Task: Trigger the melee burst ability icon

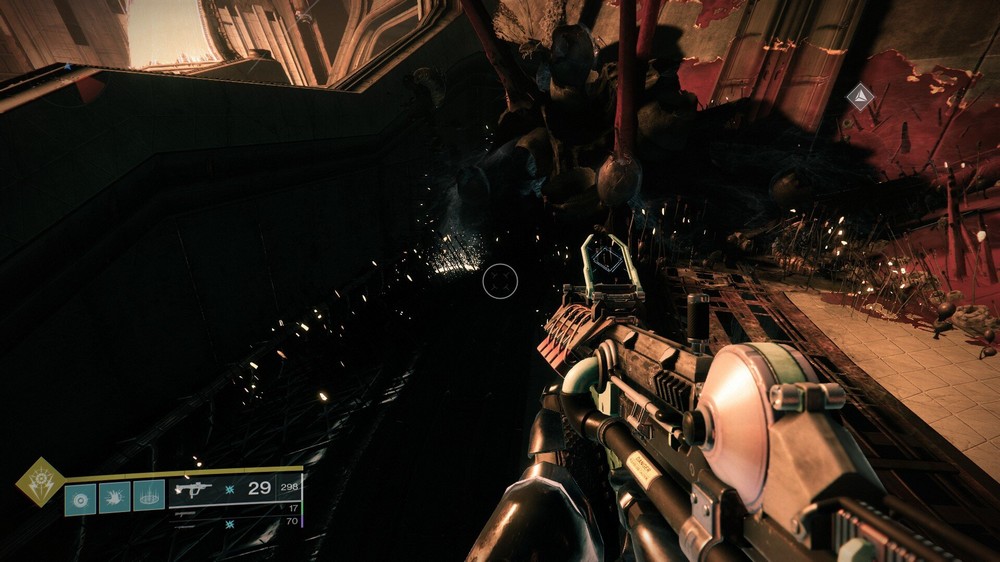Action: (x=114, y=496)
